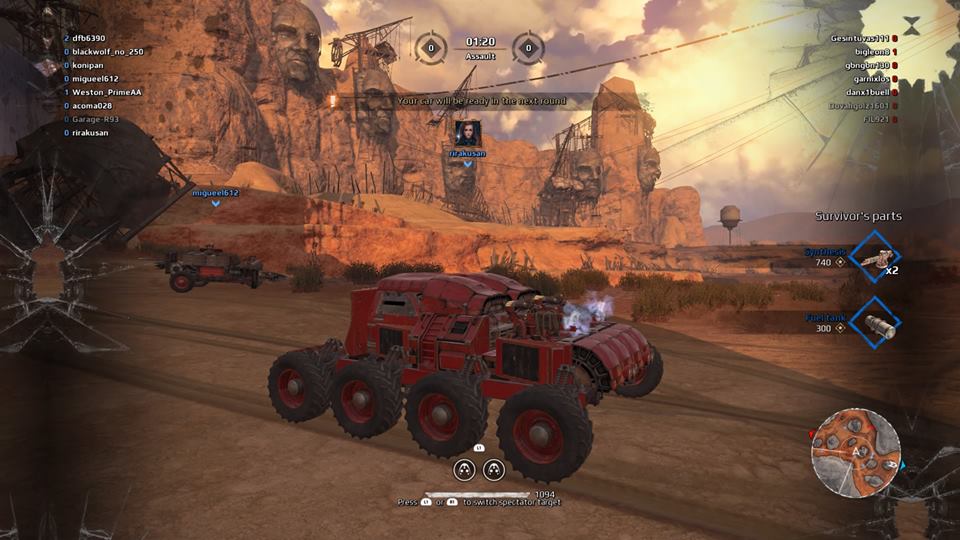Choose blackwolf_no_250 from the player list
The width and height of the screenshot is (960, 540).
tap(108, 51)
